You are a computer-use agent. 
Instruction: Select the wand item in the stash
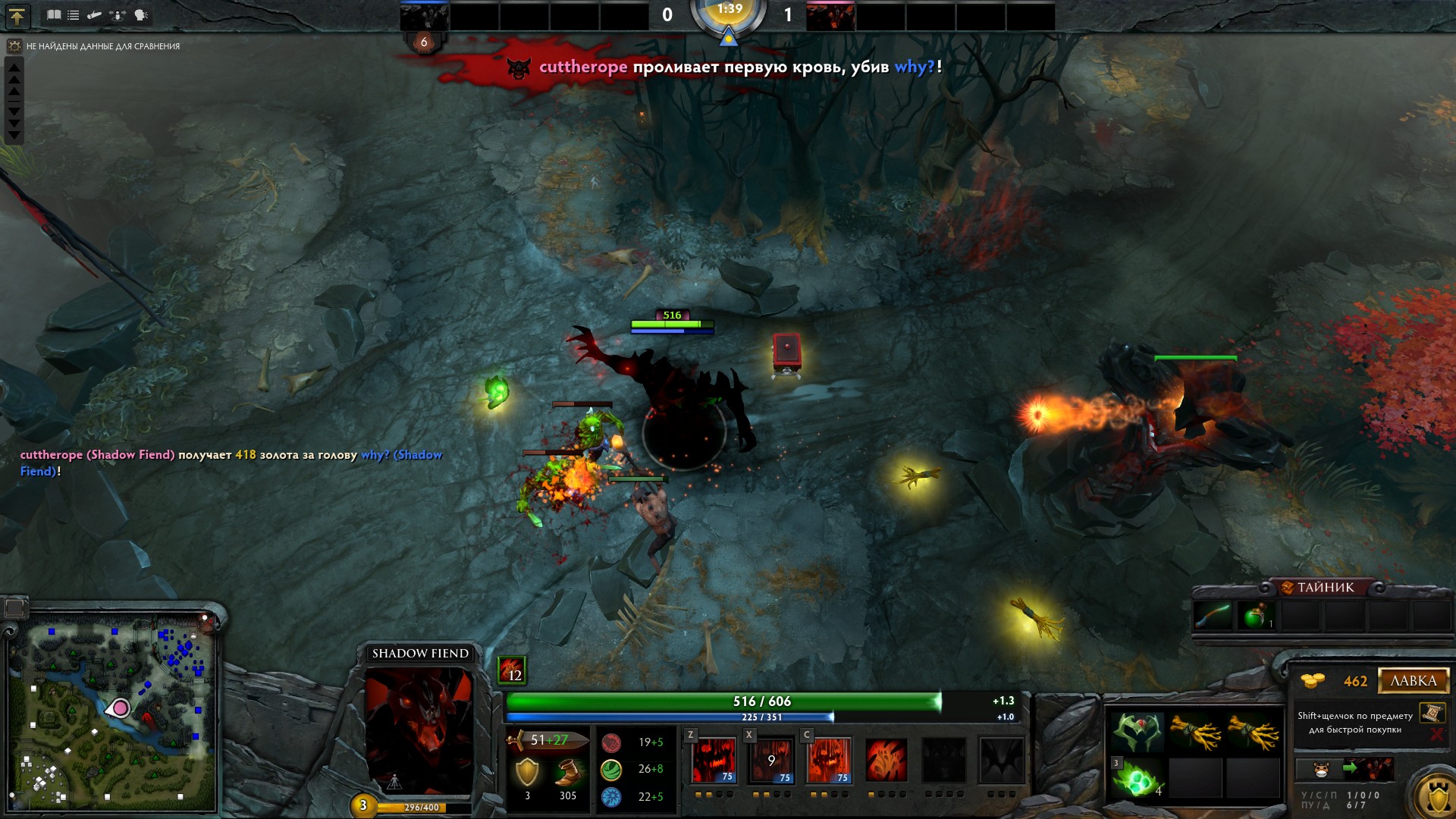1213,616
